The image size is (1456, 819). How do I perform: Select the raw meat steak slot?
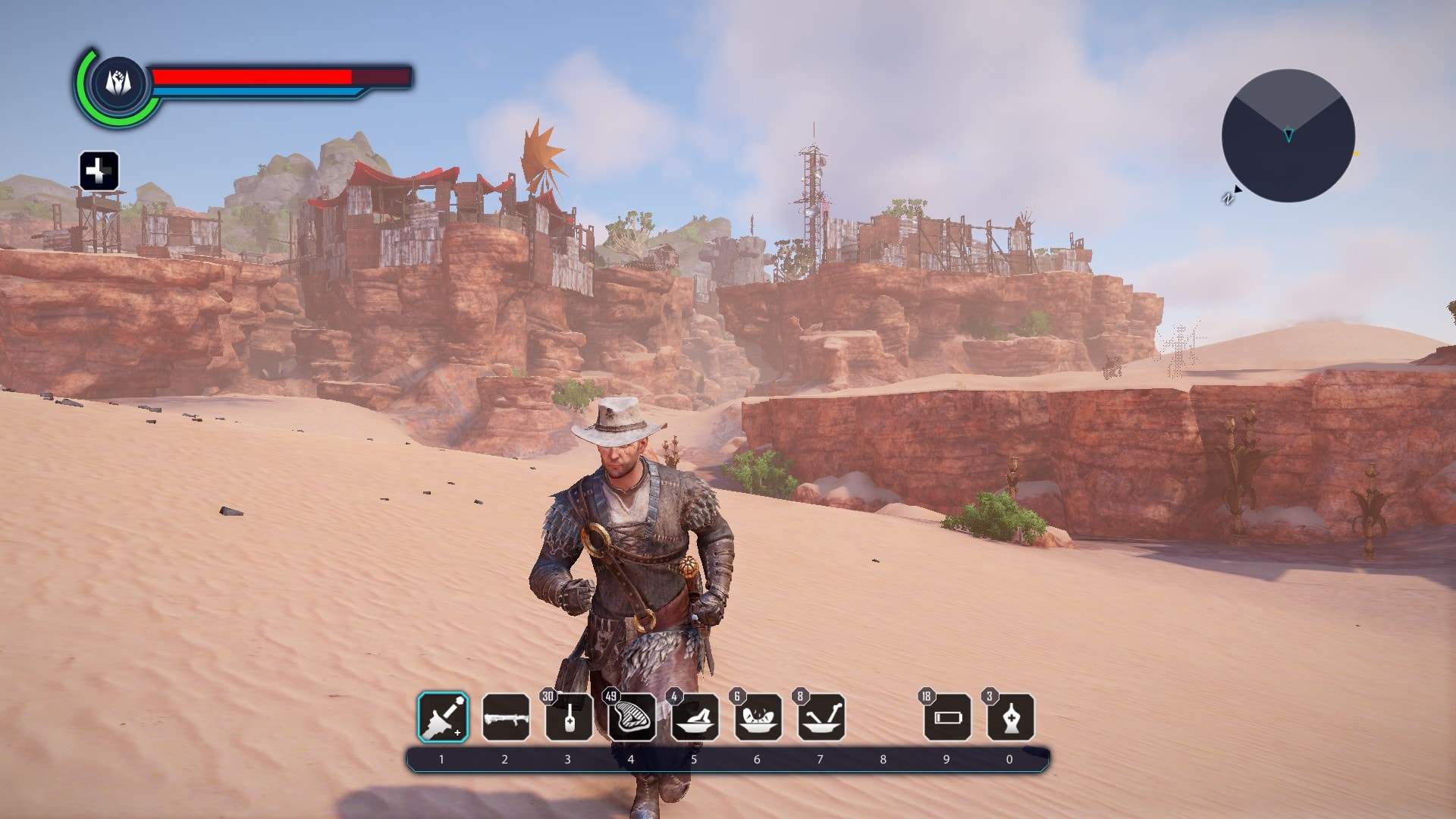[632, 717]
